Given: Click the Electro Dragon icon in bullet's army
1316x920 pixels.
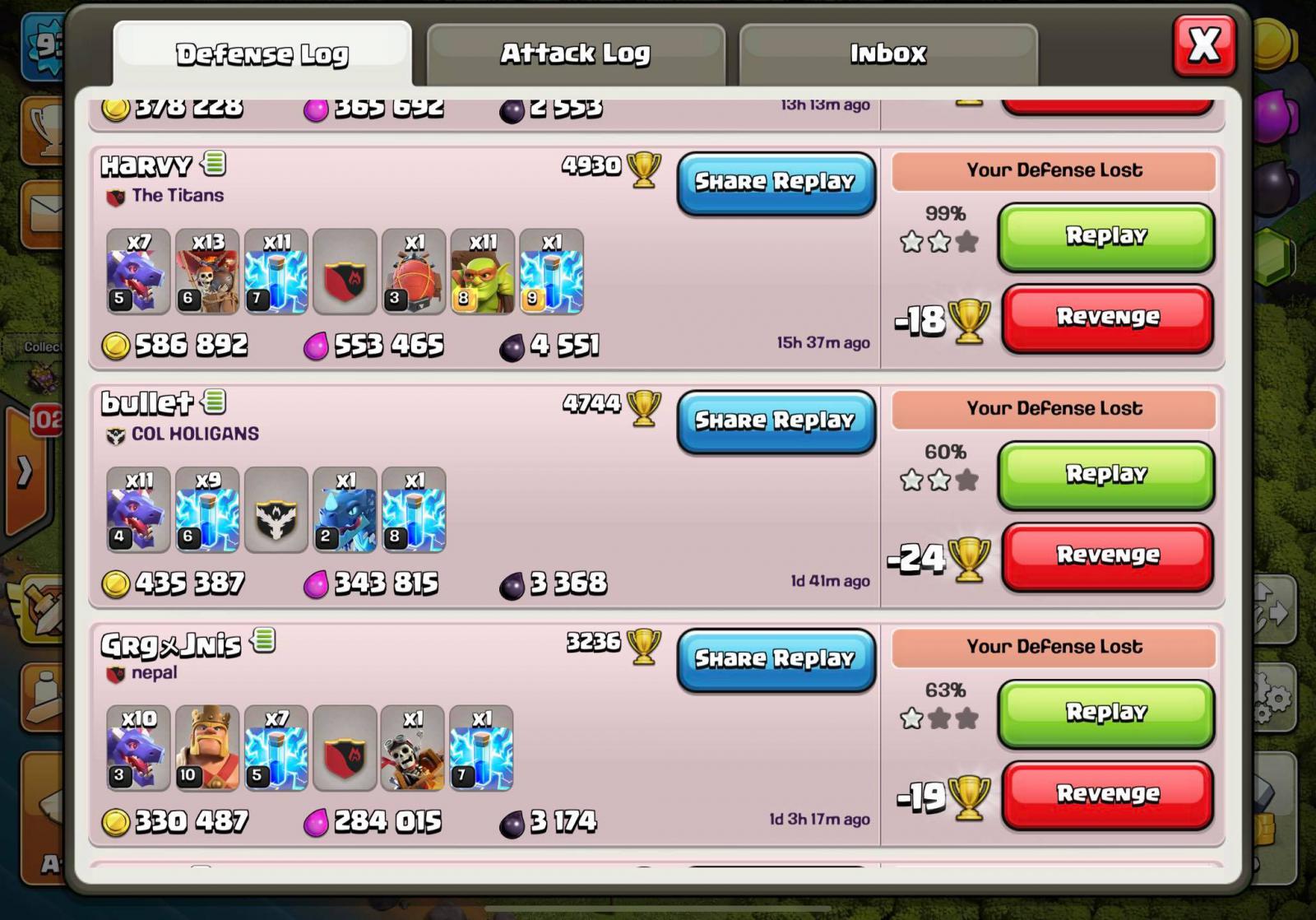Looking at the screenshot, I should coord(345,510).
